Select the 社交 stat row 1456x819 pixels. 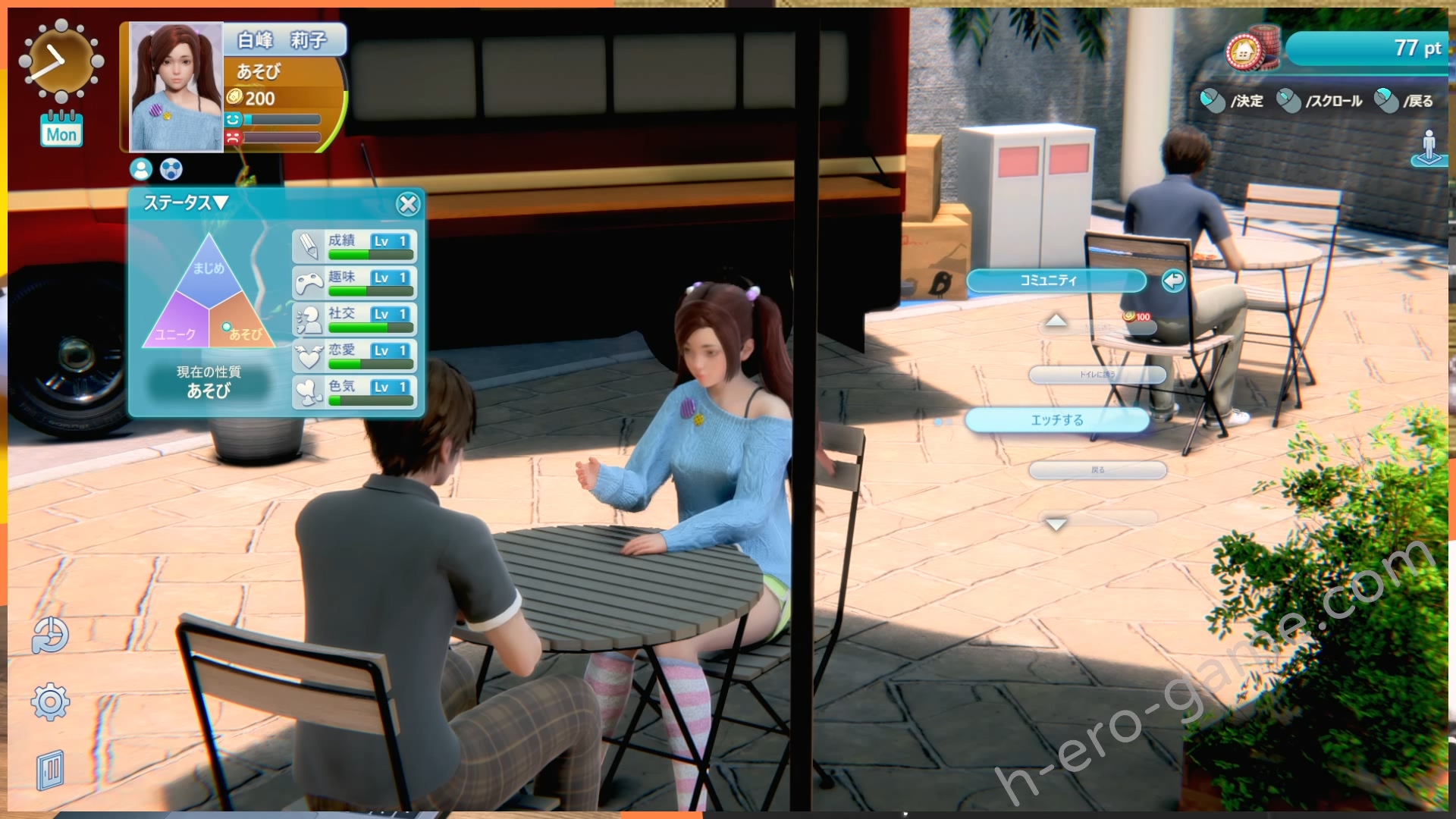click(x=354, y=318)
